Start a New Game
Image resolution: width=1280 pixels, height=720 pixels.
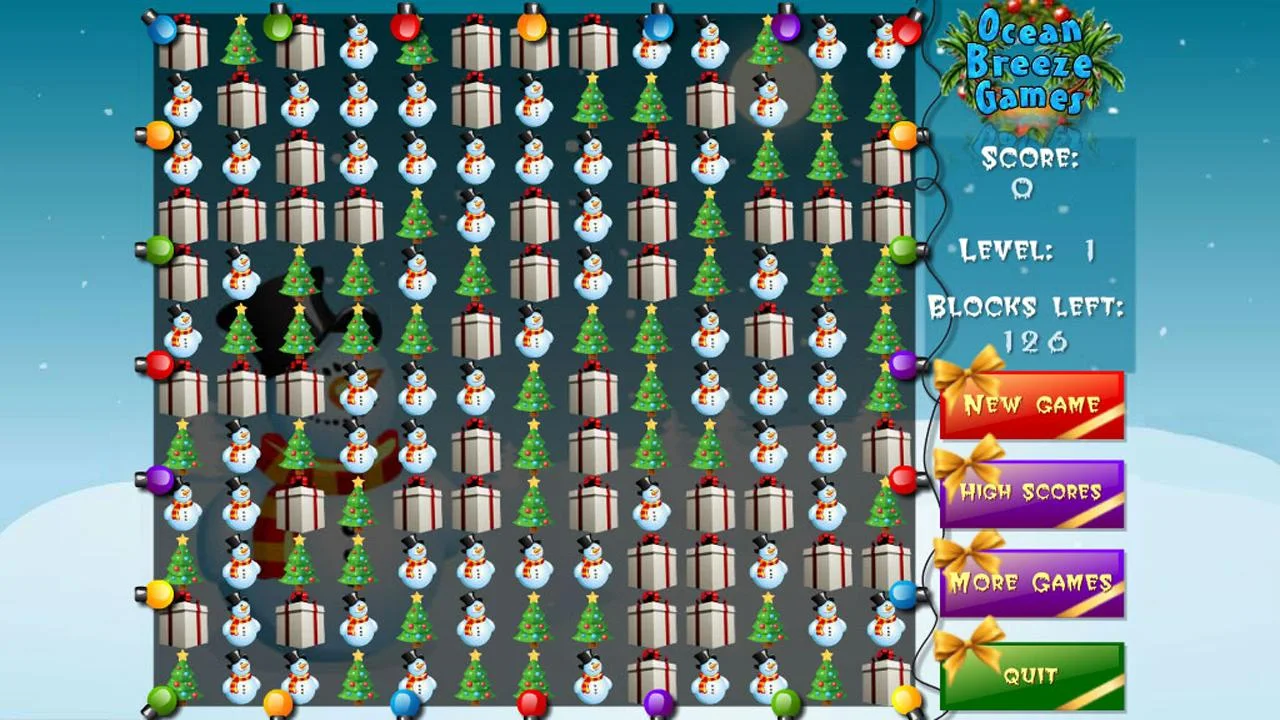coord(1032,406)
